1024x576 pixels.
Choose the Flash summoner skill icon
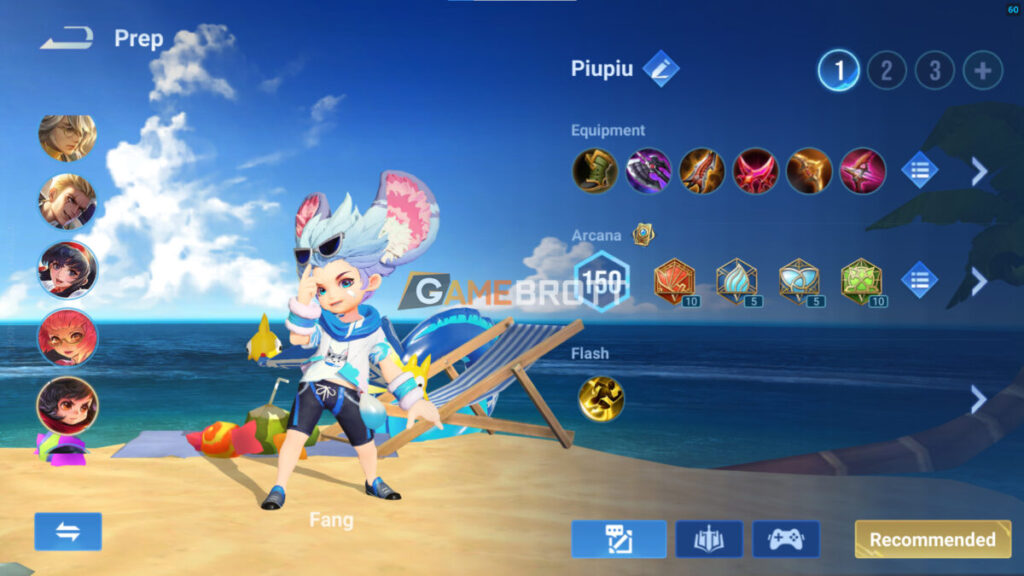coord(601,399)
